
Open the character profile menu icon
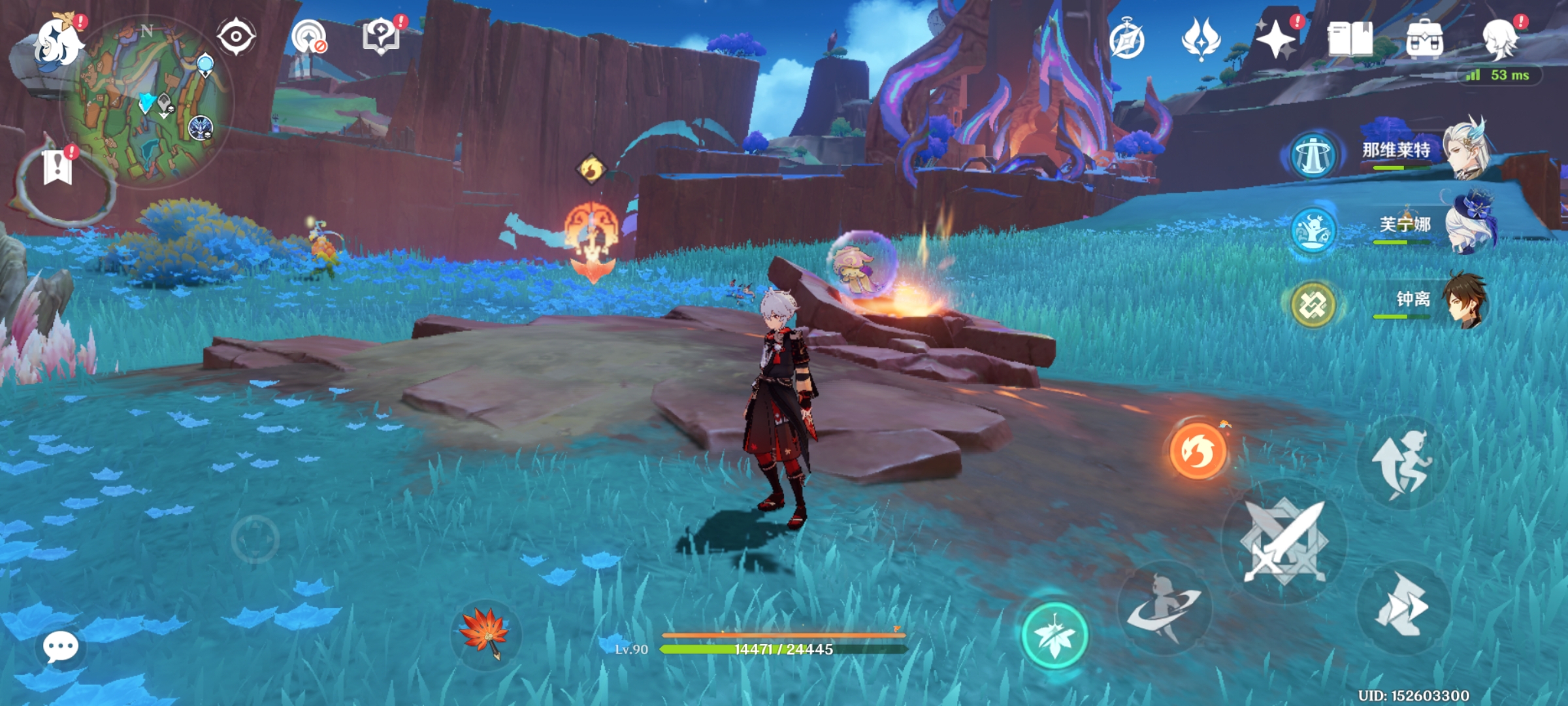tap(1500, 40)
